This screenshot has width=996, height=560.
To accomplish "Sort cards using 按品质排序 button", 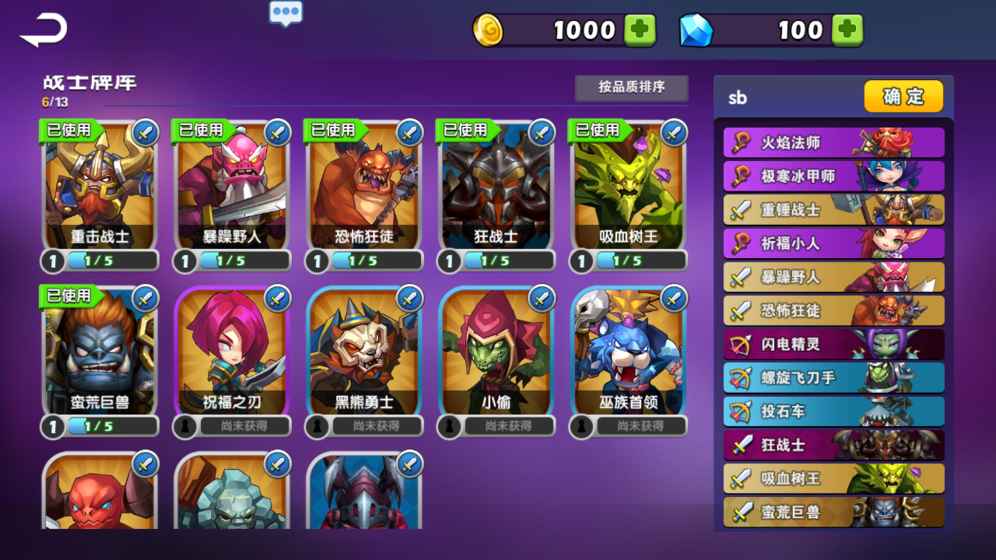I will pos(631,88).
